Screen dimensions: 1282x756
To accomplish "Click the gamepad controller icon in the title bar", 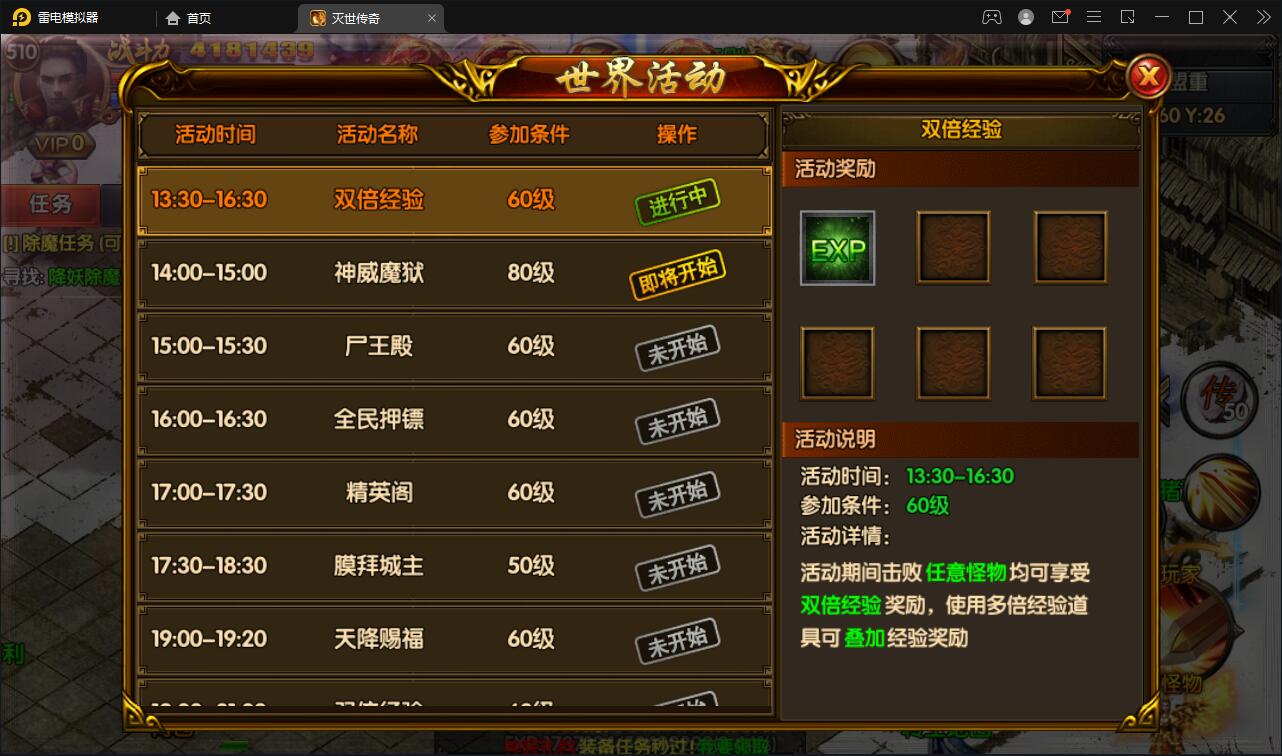I will click(x=991, y=17).
